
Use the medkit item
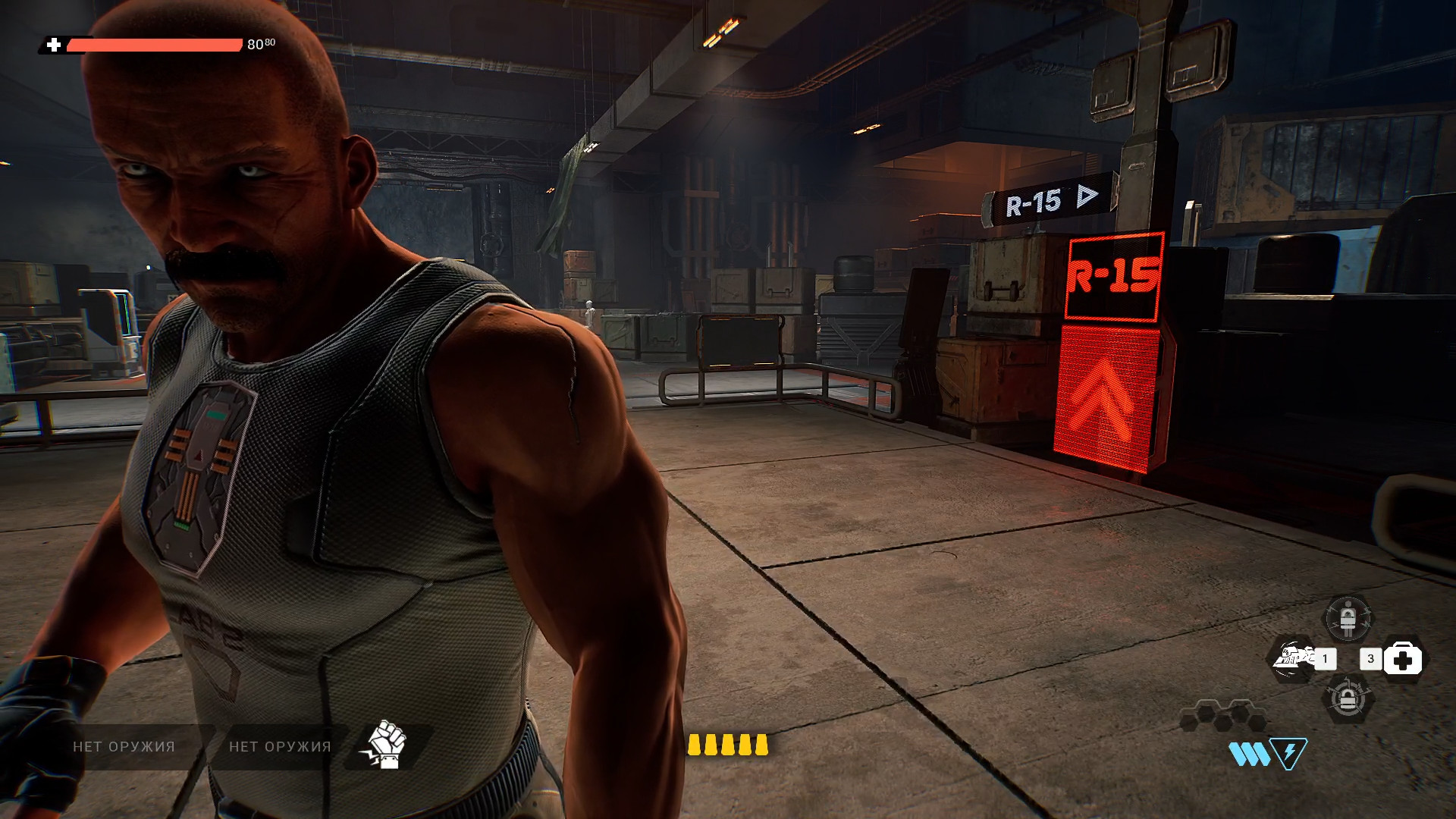click(x=1402, y=660)
